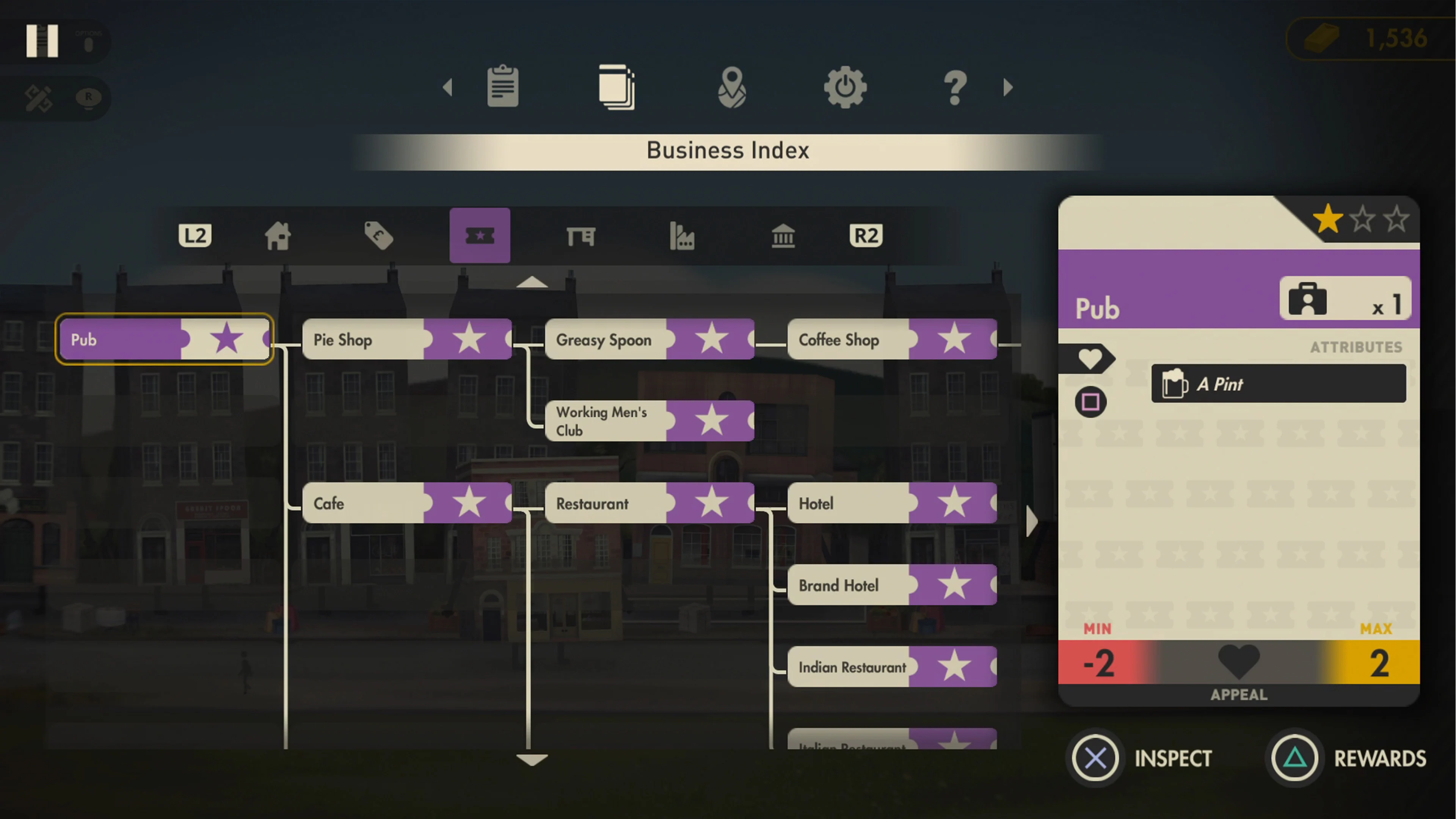Select the ticket category icon
Viewport: 1456px width, 819px height.
click(480, 236)
